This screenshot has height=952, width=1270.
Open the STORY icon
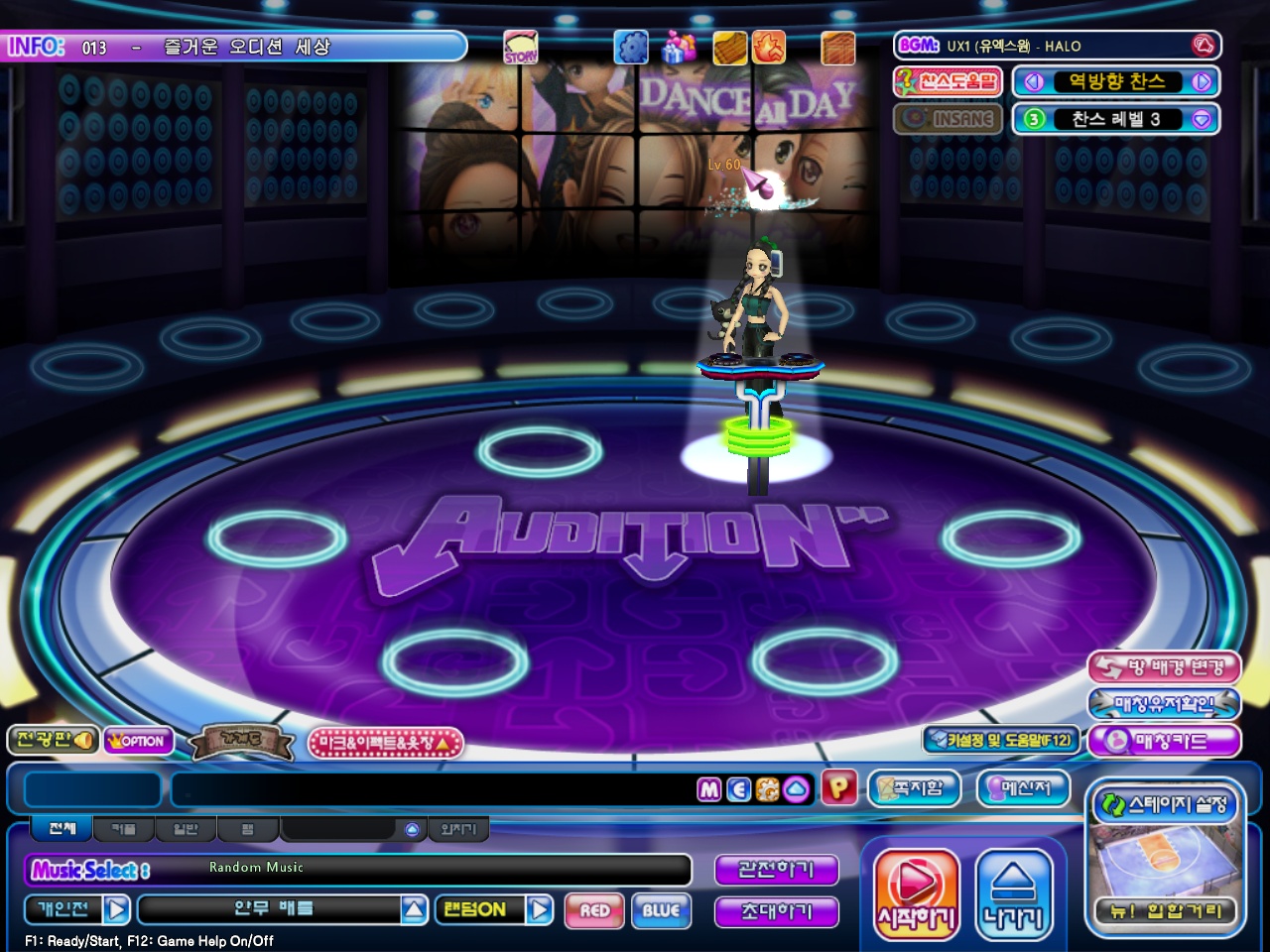pos(521,48)
